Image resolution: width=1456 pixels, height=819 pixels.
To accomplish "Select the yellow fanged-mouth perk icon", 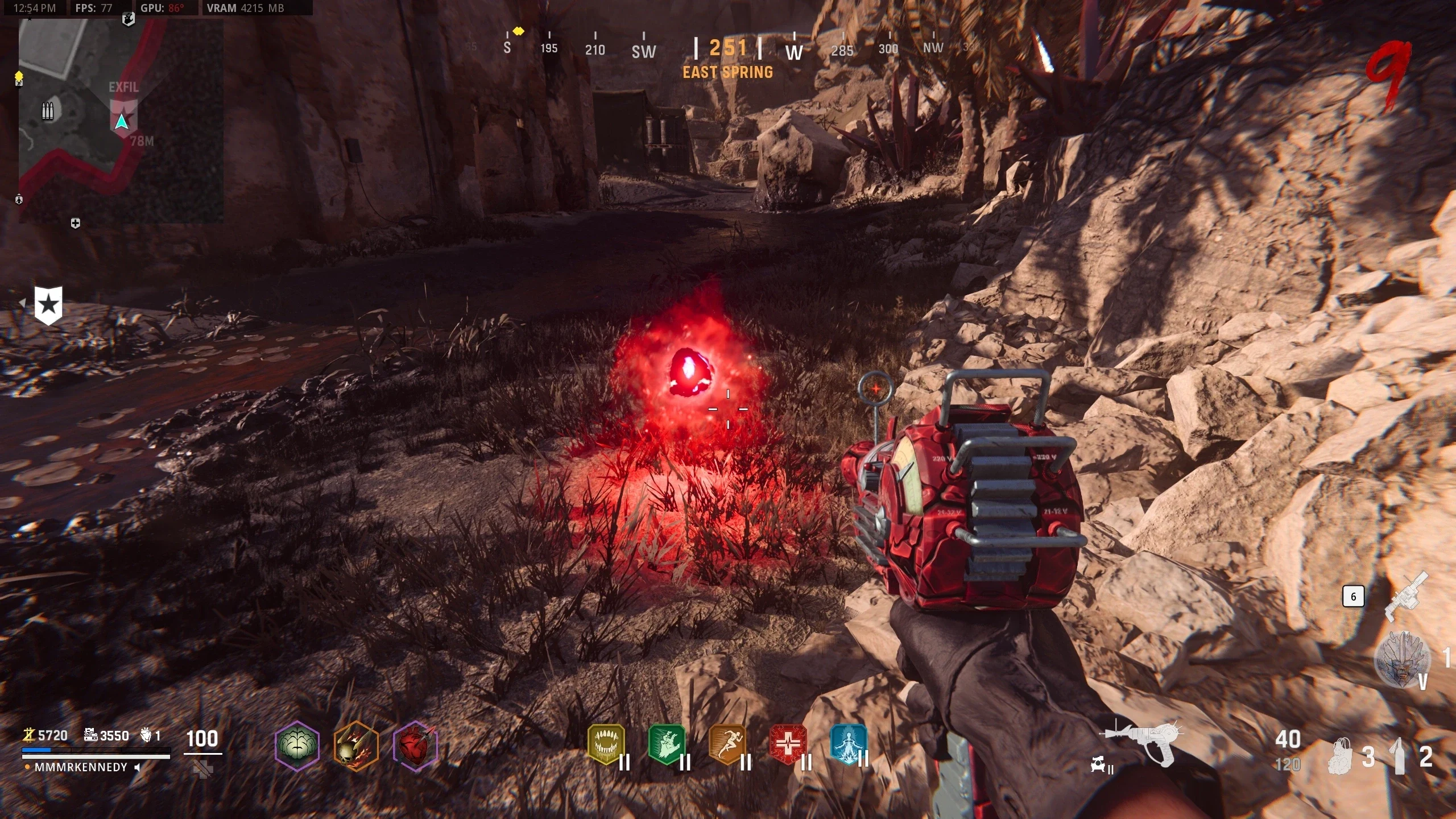I will click(x=606, y=744).
